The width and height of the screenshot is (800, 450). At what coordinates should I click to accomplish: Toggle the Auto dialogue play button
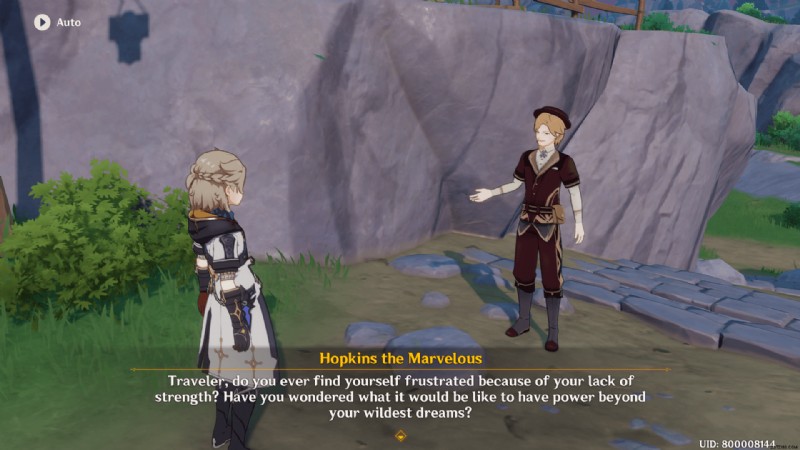(x=43, y=21)
